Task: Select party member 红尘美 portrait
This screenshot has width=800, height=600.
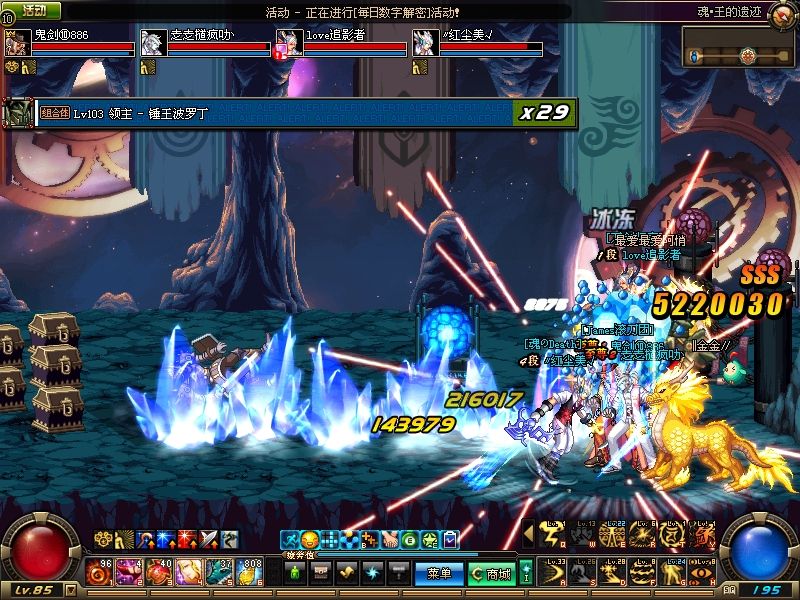Action: 424,42
